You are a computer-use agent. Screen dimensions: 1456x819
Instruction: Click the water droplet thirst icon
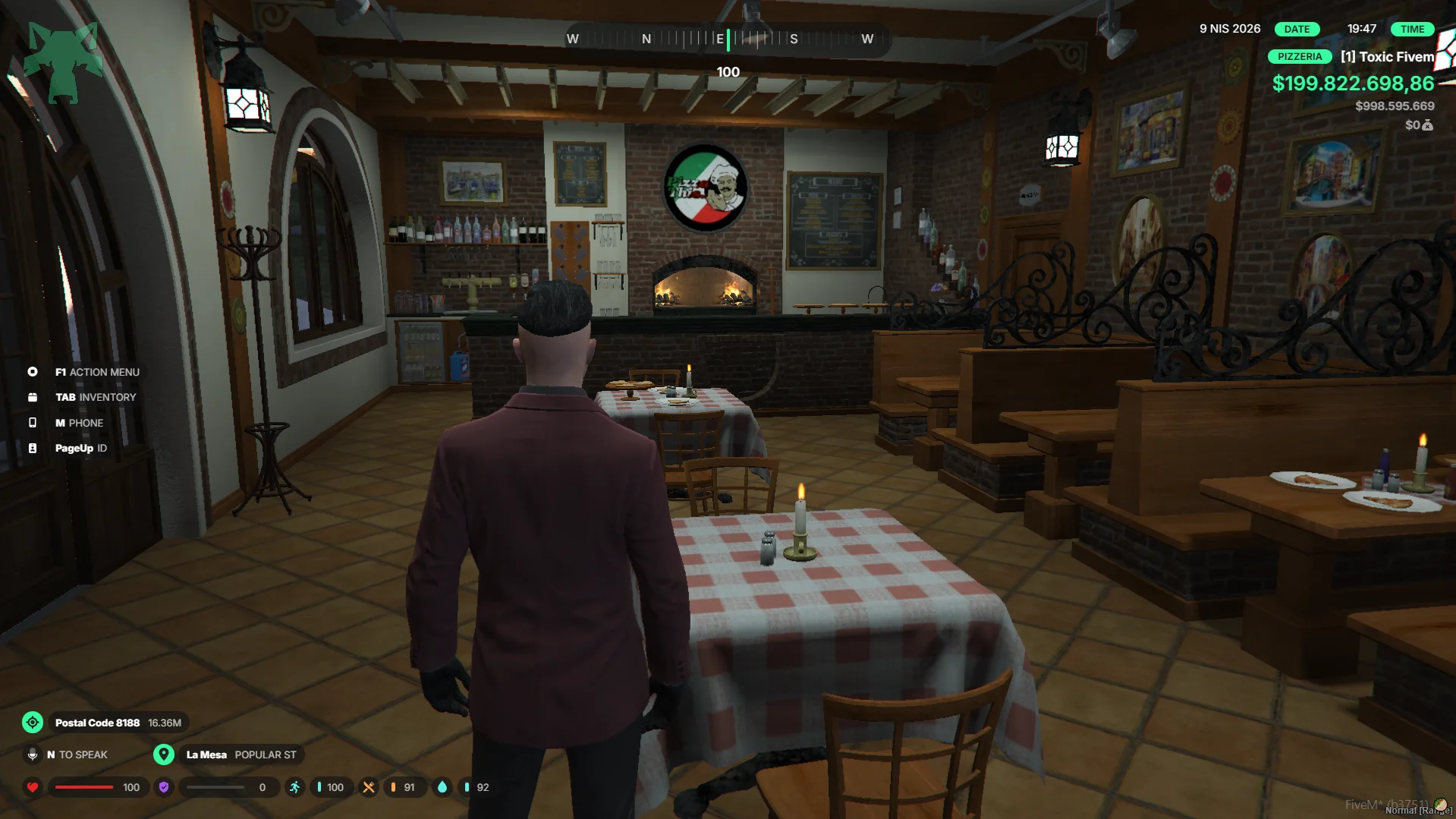click(x=442, y=787)
